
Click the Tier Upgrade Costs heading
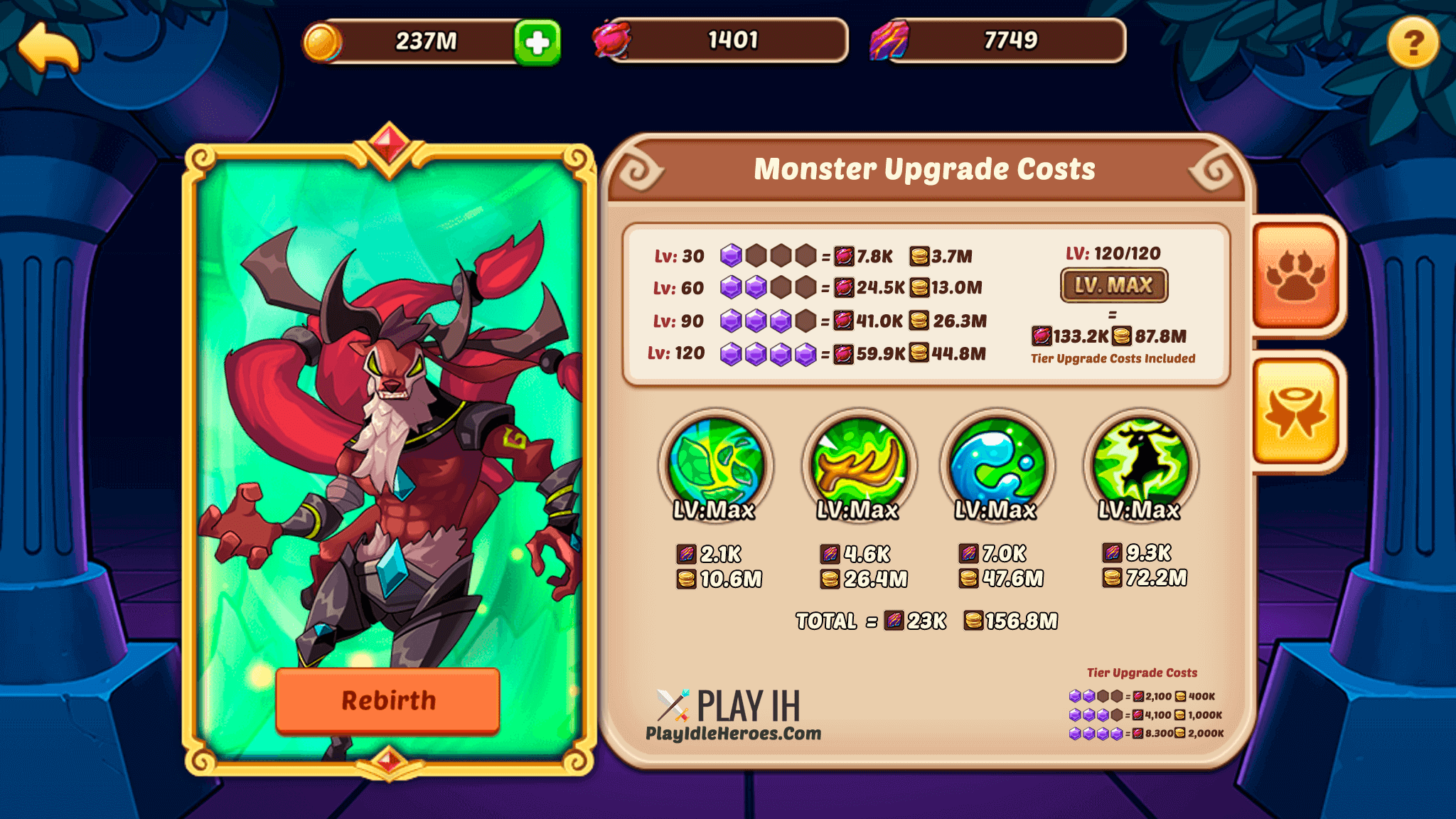1141,672
